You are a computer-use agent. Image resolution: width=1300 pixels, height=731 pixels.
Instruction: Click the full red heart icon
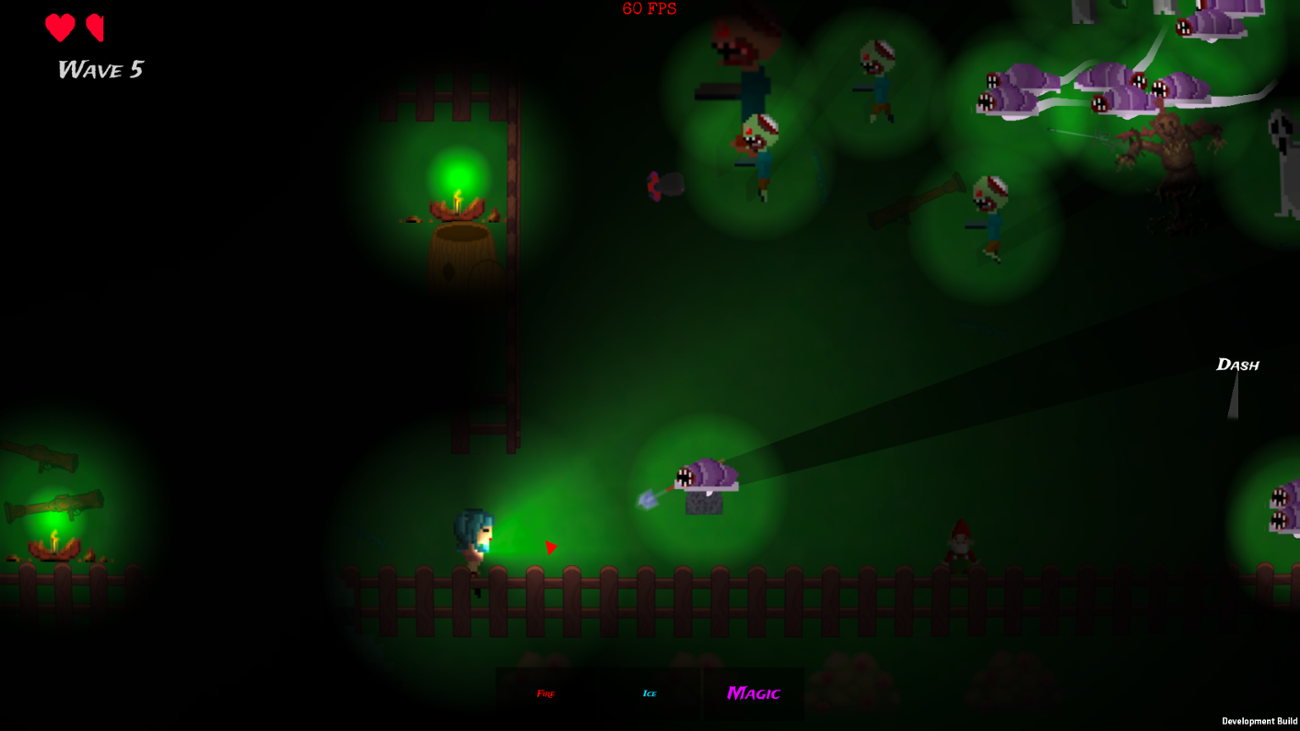click(58, 28)
